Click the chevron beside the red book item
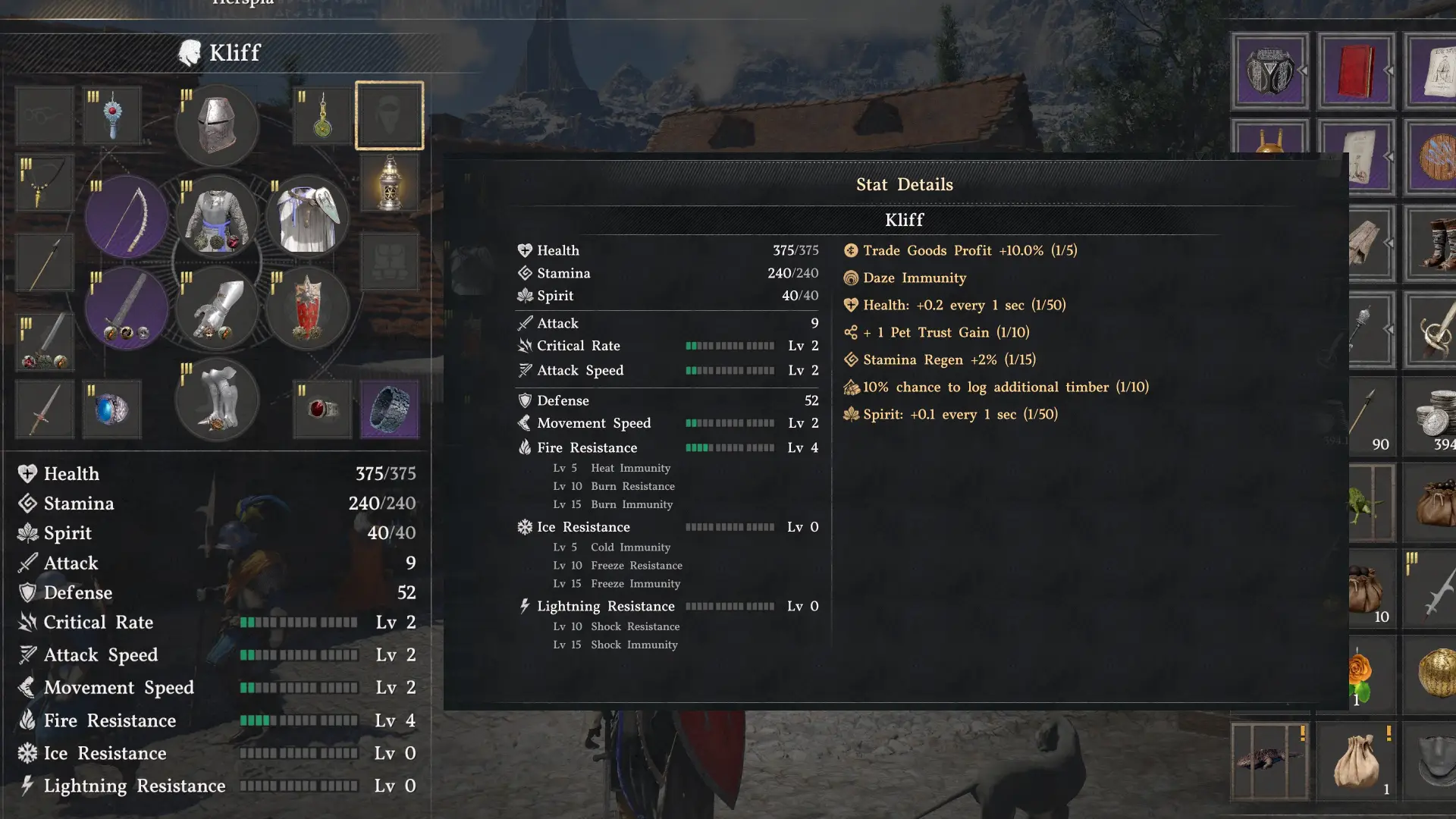 (1390, 71)
